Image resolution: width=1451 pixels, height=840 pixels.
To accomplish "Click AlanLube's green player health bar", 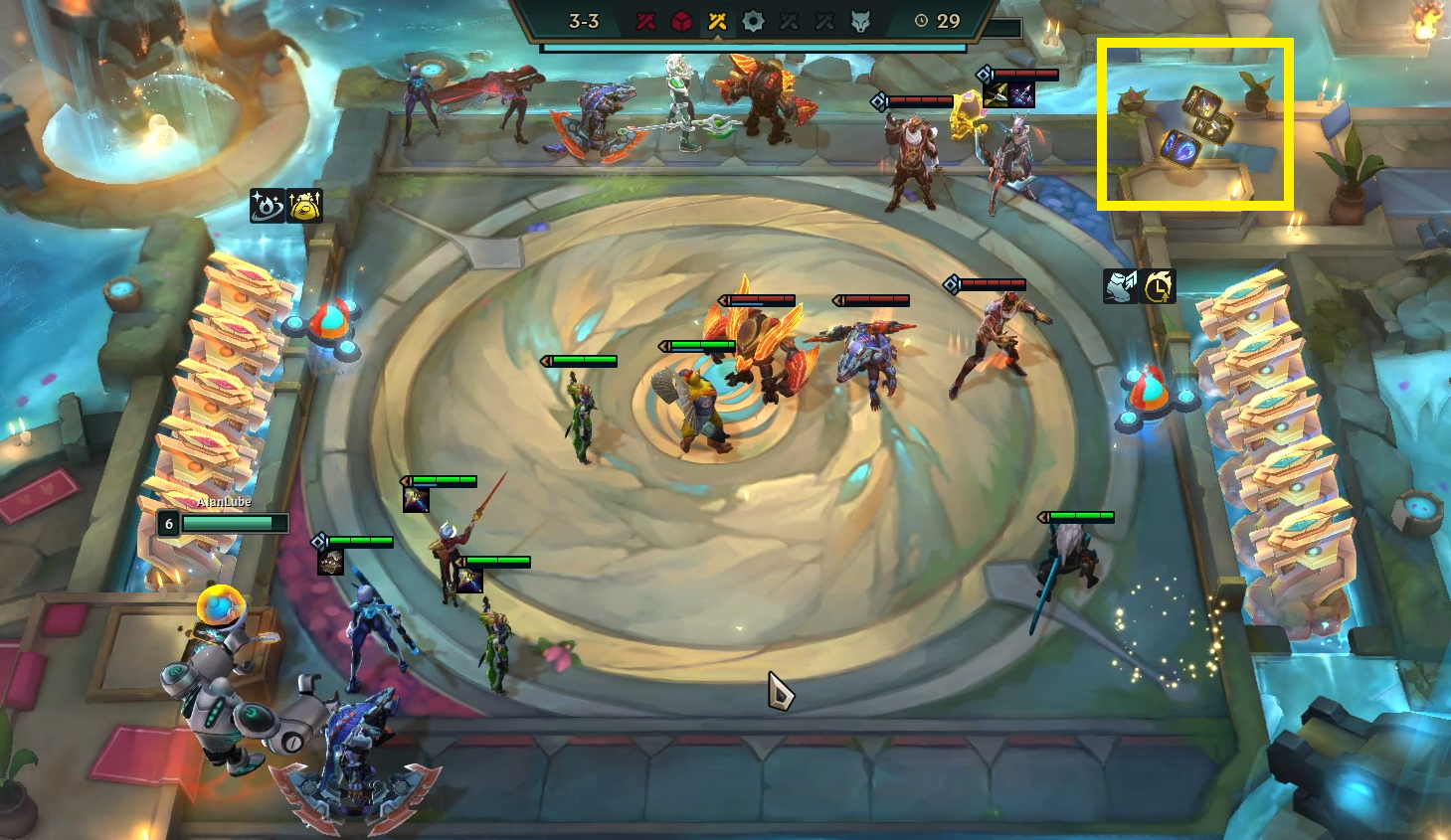I will pos(229,523).
